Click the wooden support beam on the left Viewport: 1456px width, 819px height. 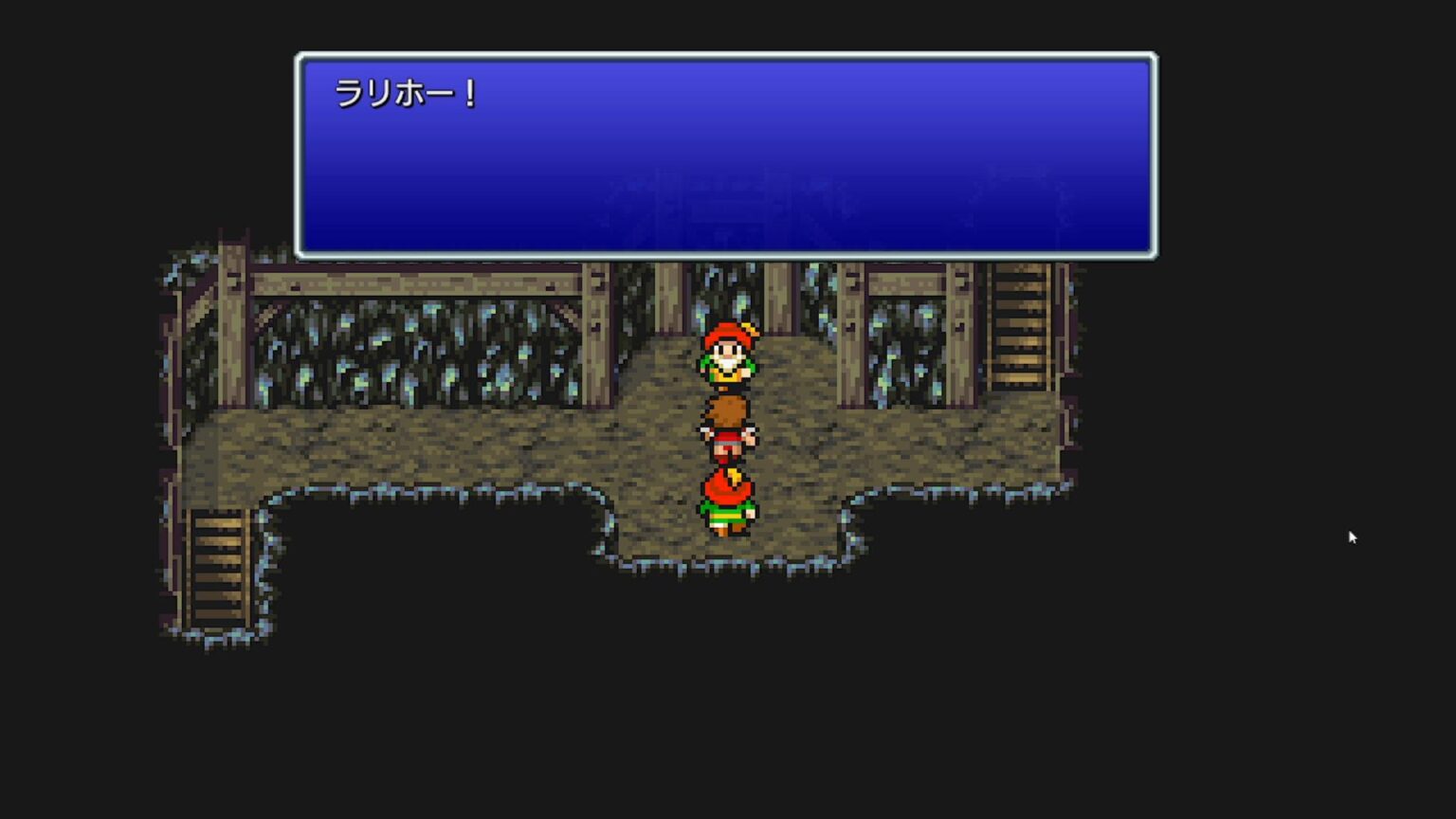pyautogui.click(x=232, y=332)
